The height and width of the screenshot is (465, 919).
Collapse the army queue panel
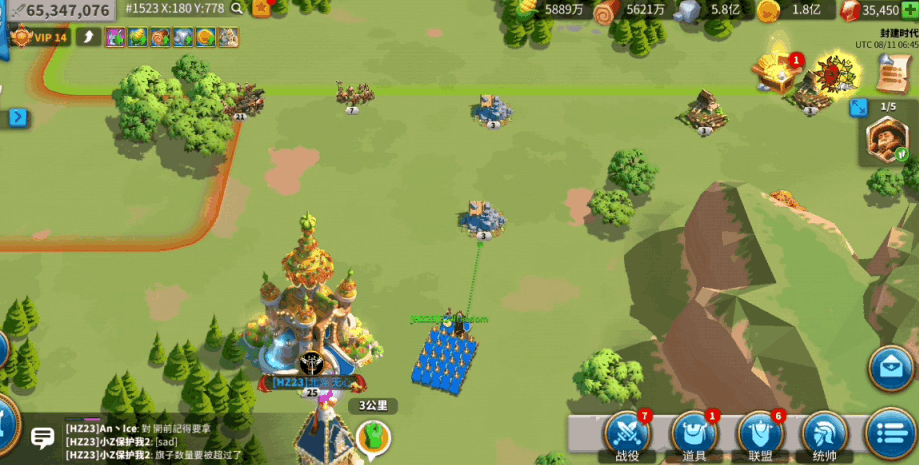coord(858,107)
